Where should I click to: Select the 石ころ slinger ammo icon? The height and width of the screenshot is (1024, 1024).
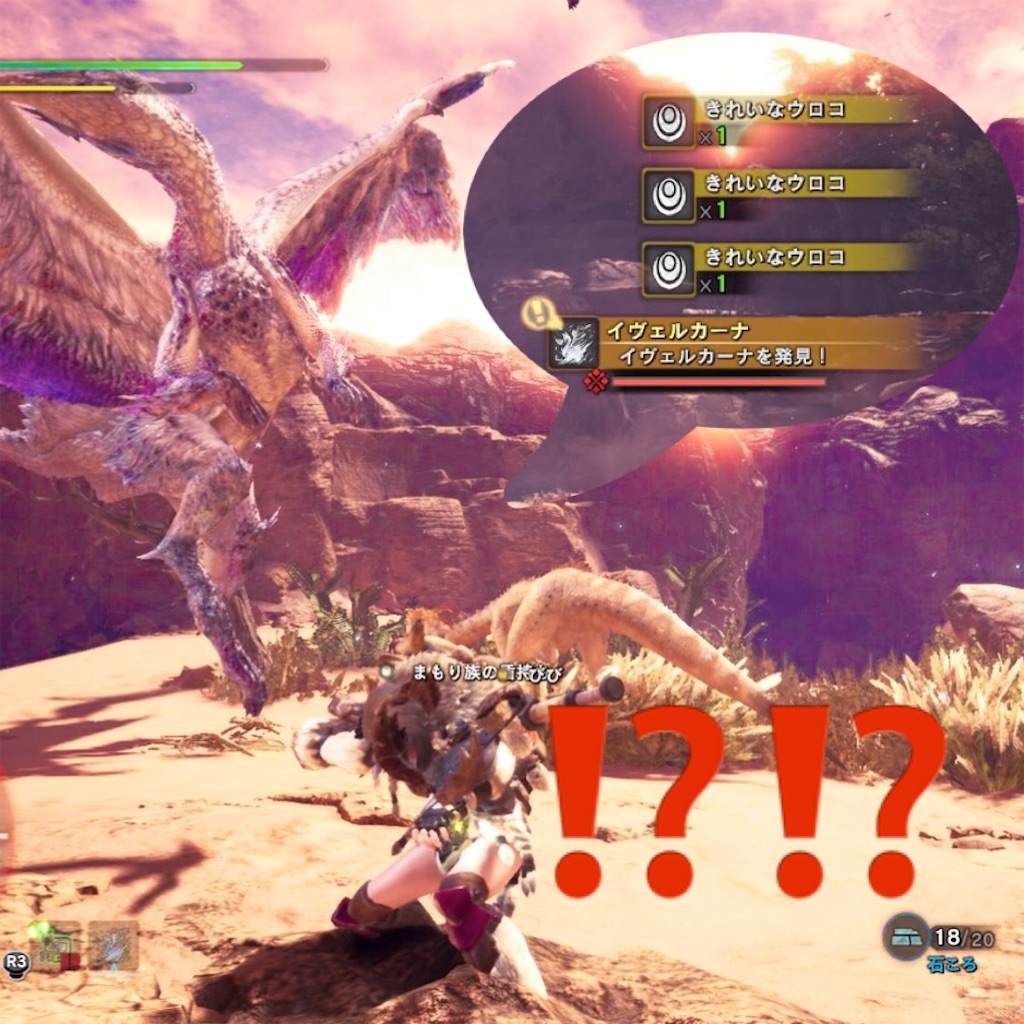point(906,937)
